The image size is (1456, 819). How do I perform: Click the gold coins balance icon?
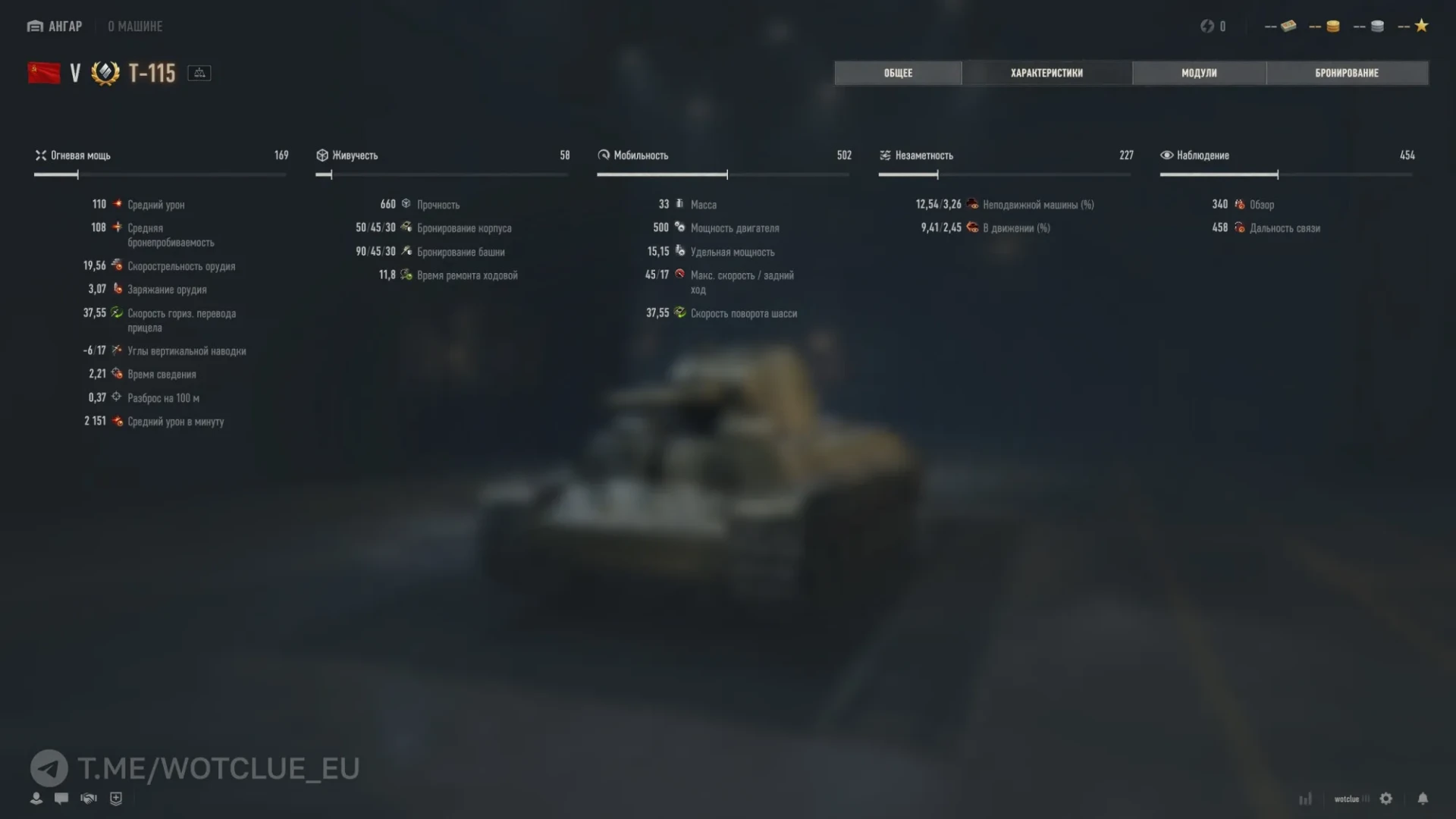tap(1333, 26)
